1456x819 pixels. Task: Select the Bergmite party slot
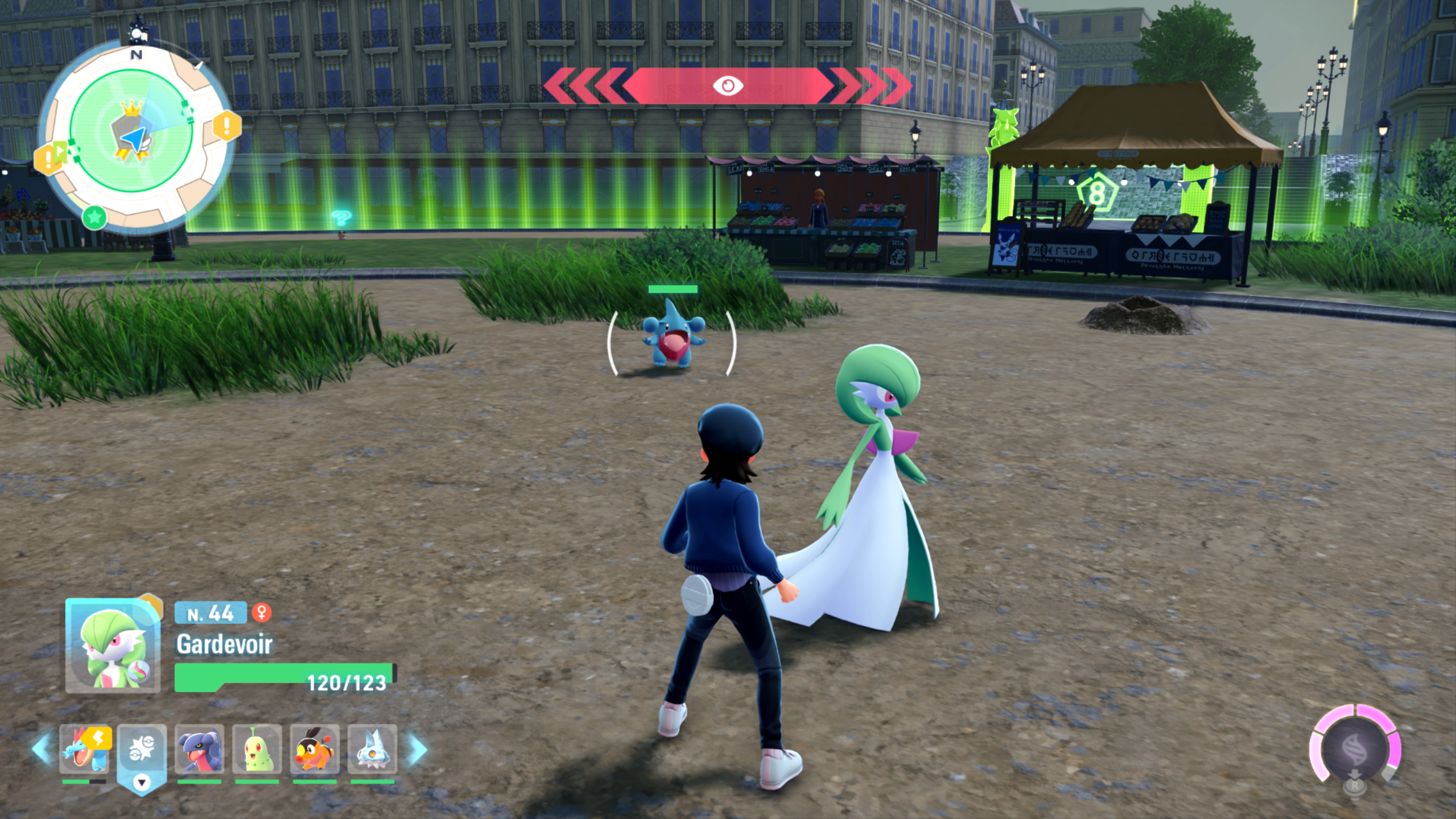(x=372, y=748)
